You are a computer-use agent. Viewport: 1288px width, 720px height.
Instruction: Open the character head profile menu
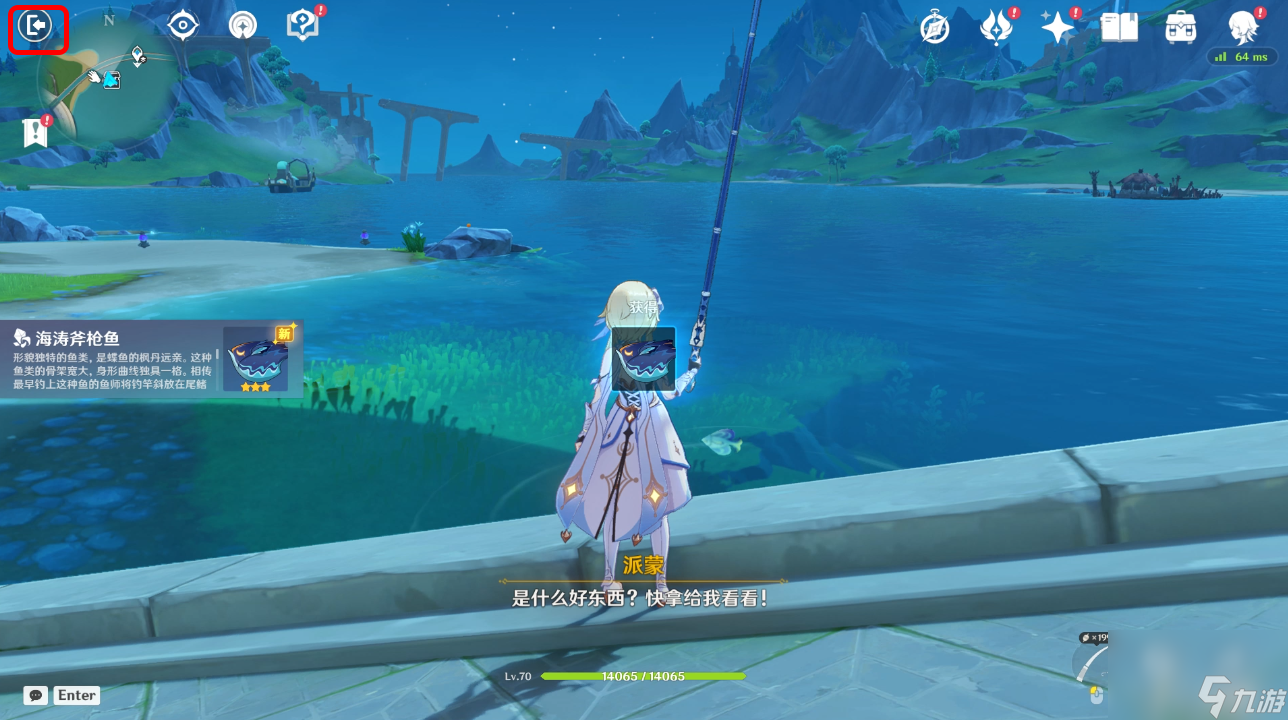[x=1243, y=28]
